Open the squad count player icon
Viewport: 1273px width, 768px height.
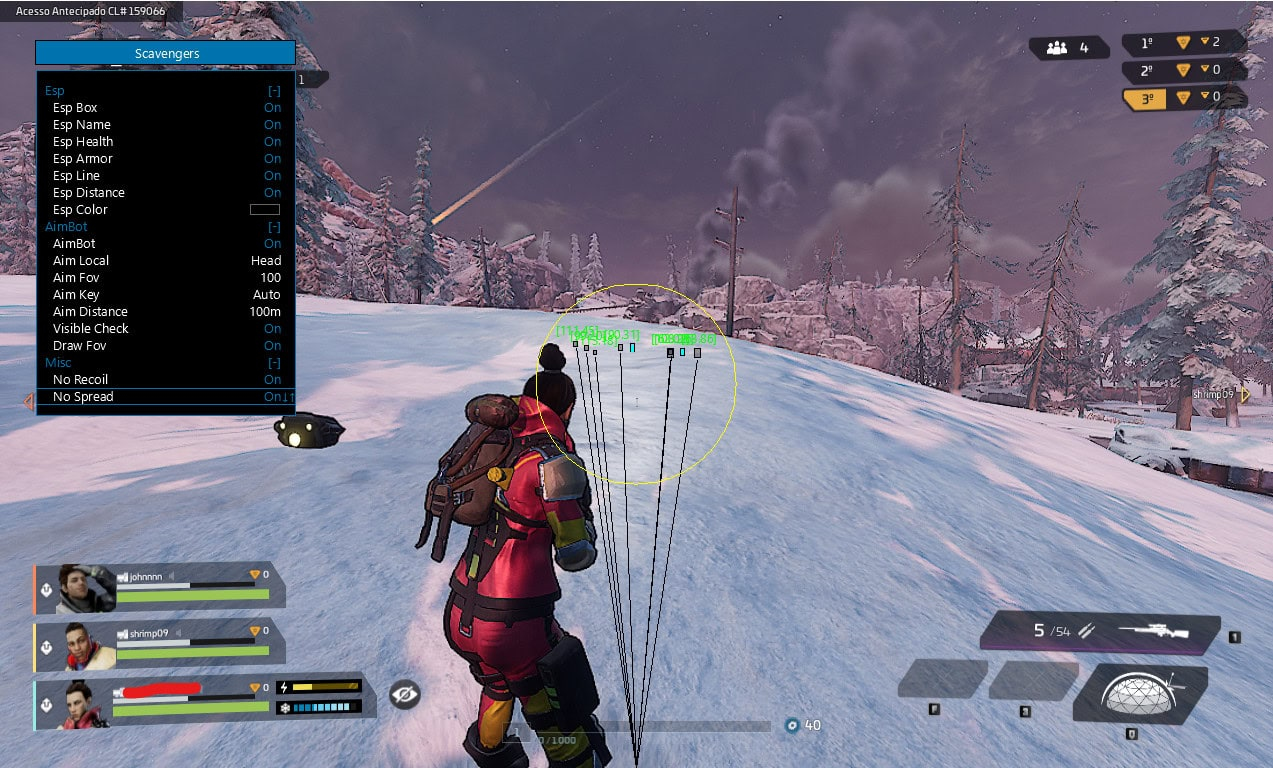1057,47
